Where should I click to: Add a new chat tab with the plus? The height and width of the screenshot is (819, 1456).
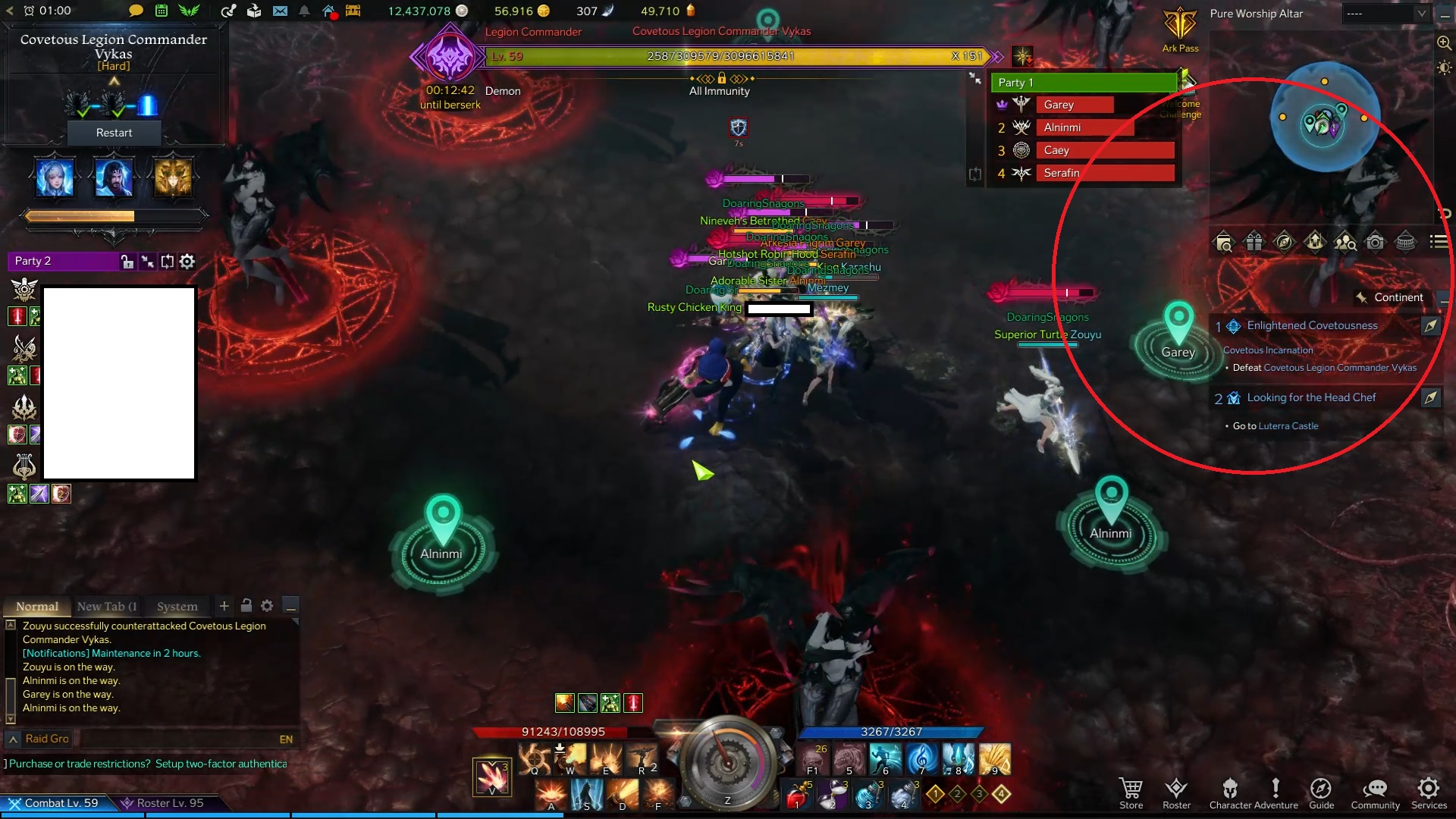(x=224, y=606)
